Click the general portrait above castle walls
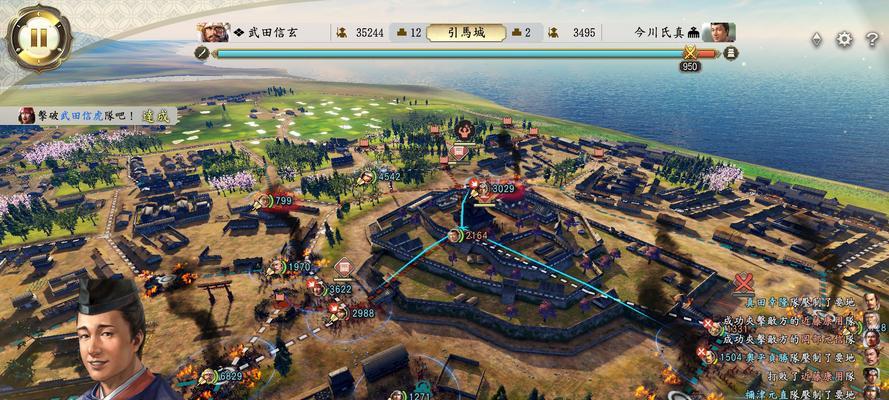Viewport: 889px width, 400px height. coord(464,128)
